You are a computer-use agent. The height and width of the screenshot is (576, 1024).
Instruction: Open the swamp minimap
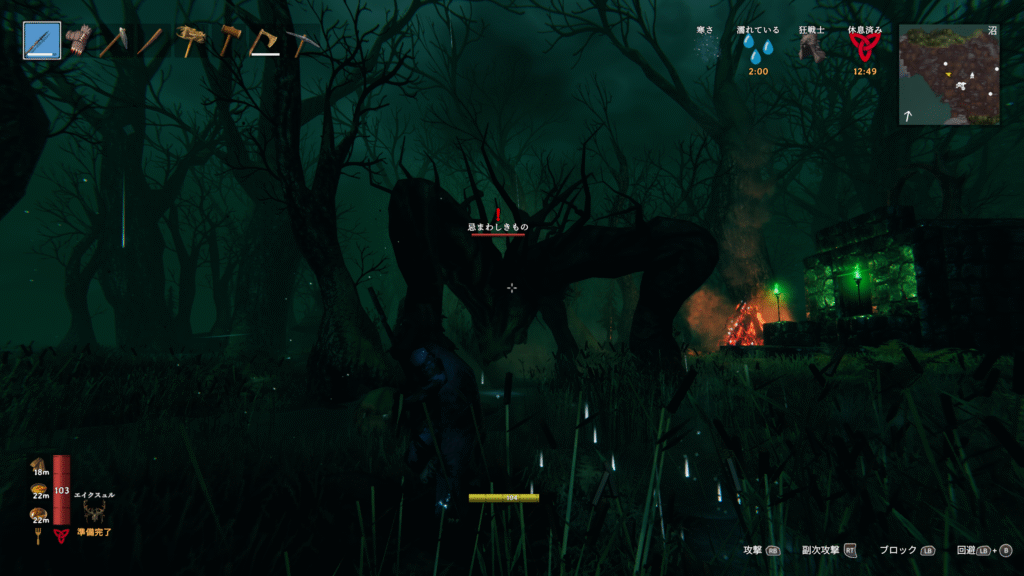pos(949,75)
